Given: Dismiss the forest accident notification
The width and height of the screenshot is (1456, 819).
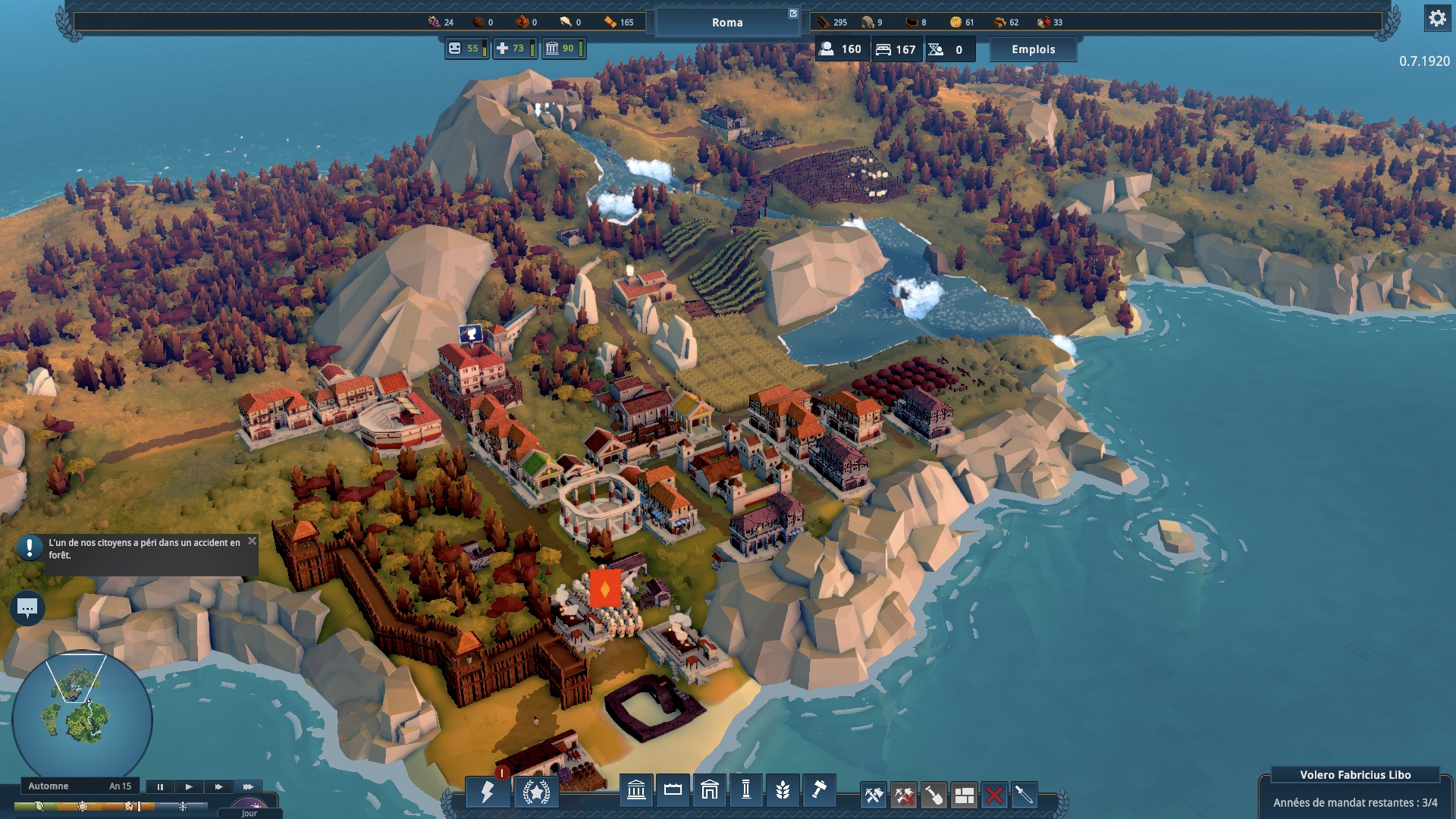Looking at the screenshot, I should pos(252,541).
